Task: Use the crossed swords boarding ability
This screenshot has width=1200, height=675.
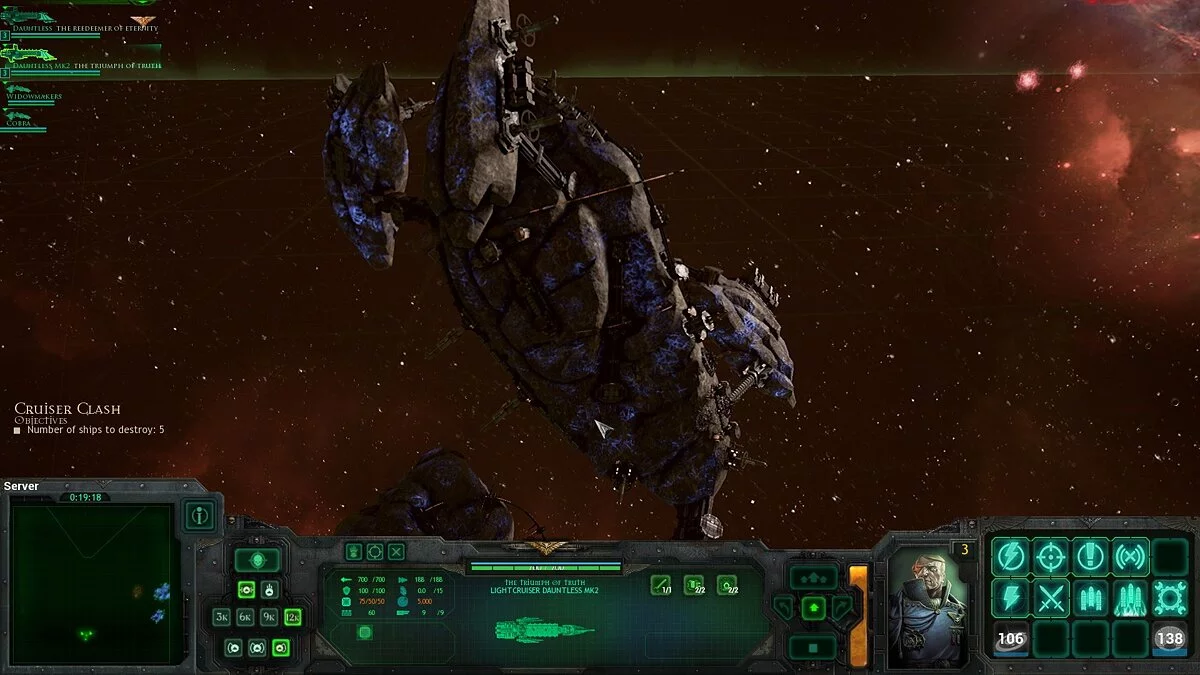Action: (1051, 599)
